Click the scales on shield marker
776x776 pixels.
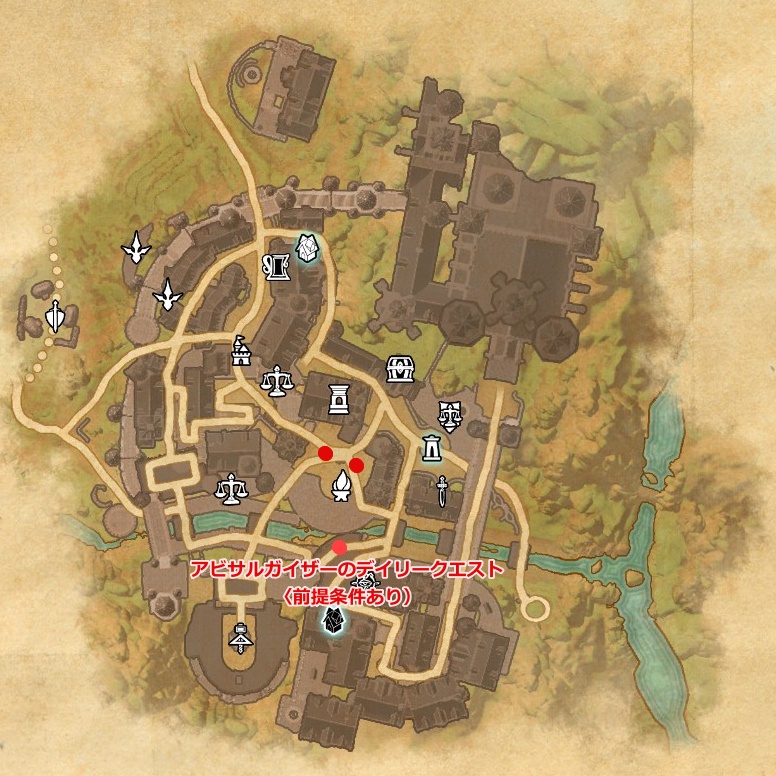(449, 412)
